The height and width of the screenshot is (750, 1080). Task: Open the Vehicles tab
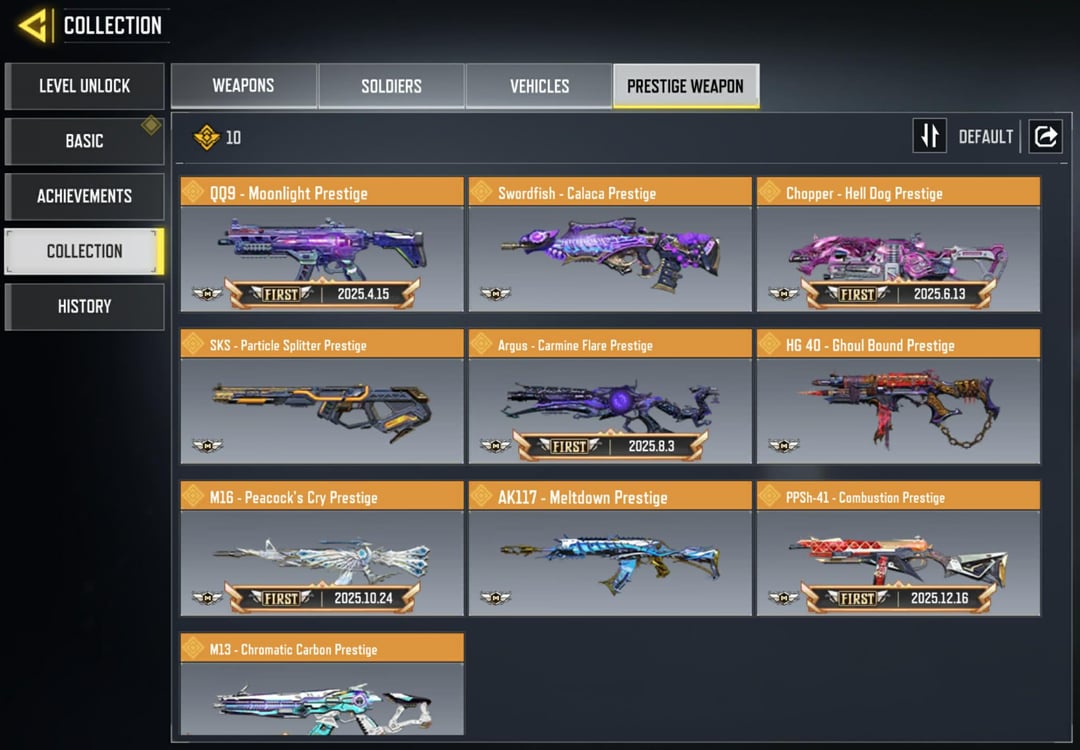pyautogui.click(x=539, y=86)
